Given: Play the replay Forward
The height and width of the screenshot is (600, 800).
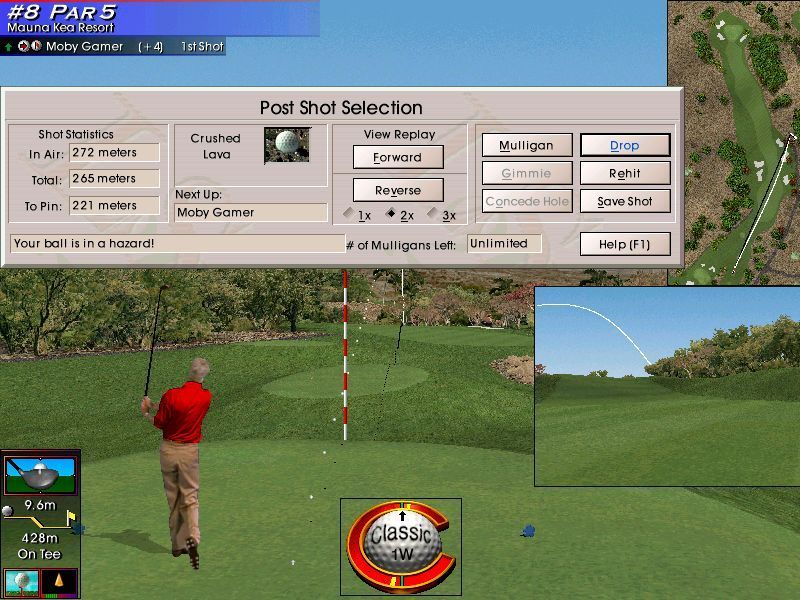Looking at the screenshot, I should click(398, 157).
